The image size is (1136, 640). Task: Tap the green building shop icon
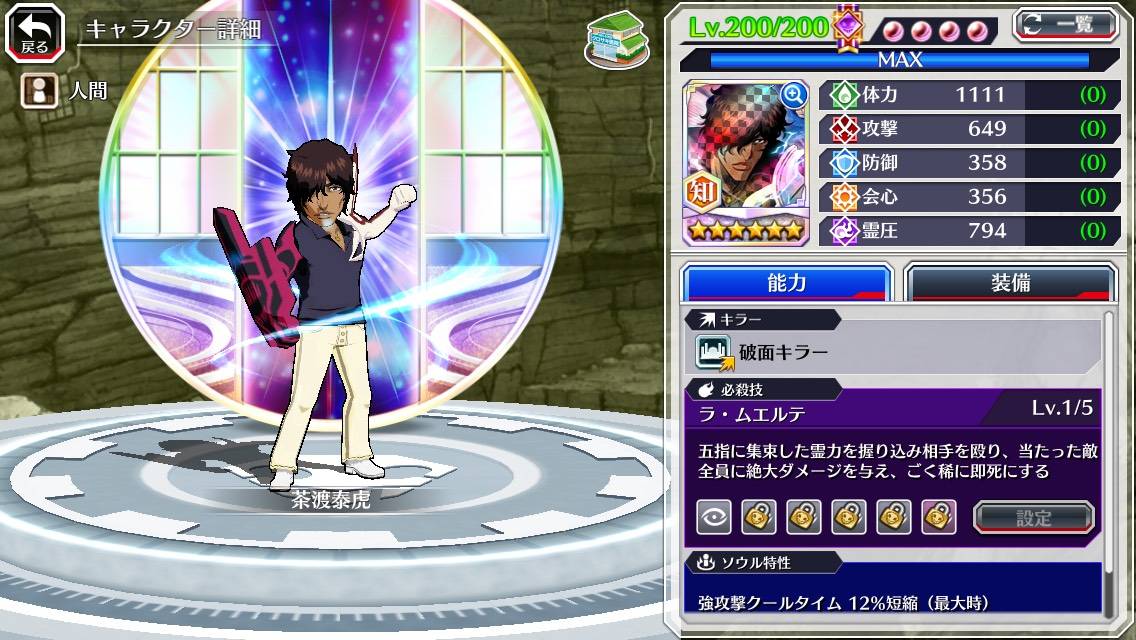615,40
